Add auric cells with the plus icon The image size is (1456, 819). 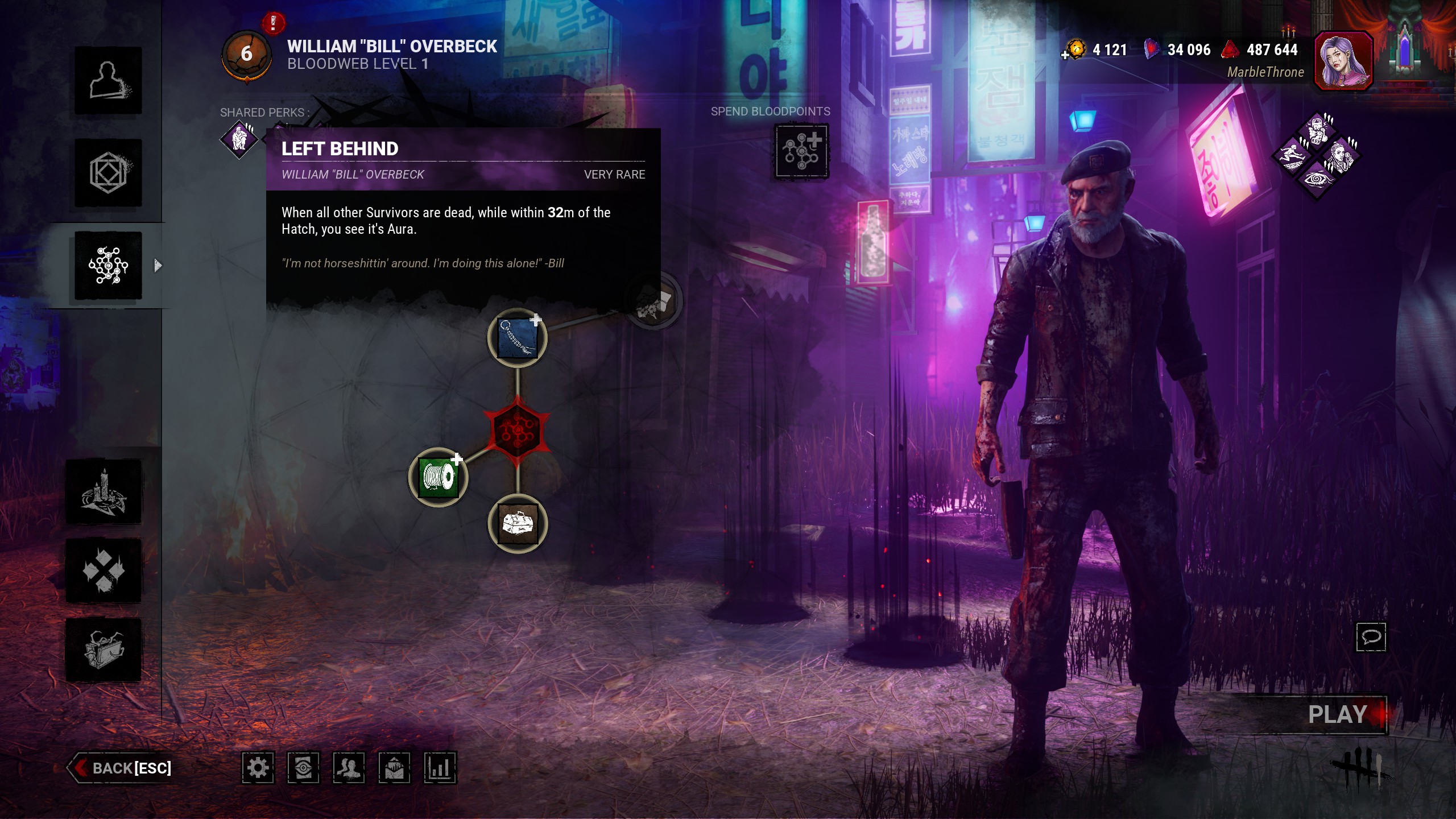(1065, 55)
